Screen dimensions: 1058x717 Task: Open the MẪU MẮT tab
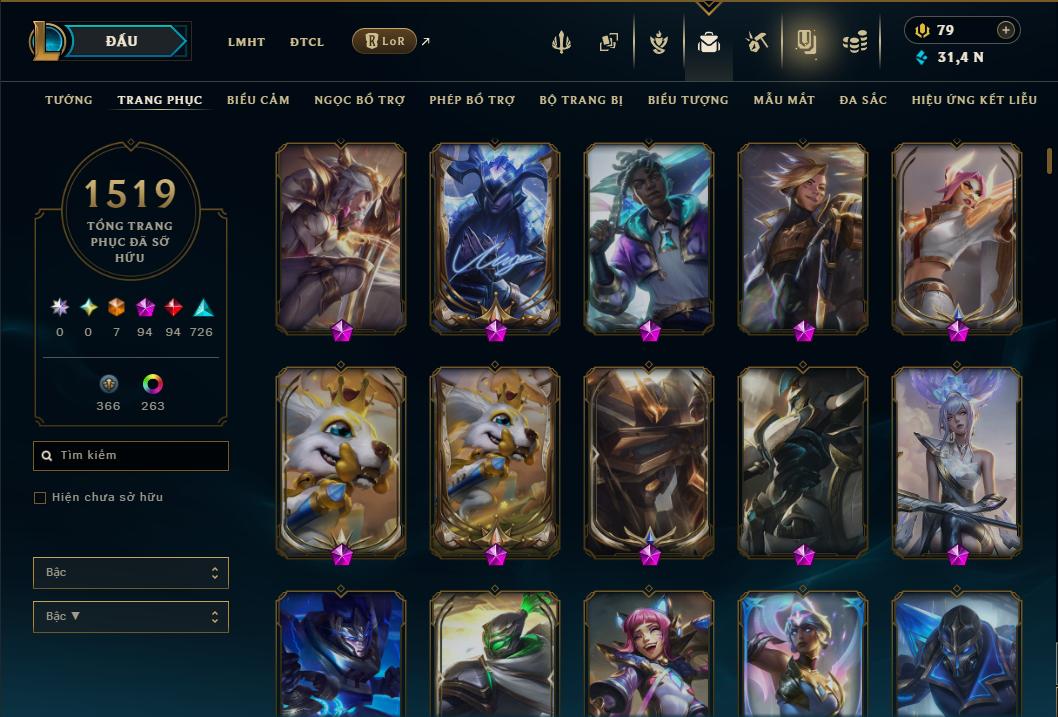coord(784,100)
